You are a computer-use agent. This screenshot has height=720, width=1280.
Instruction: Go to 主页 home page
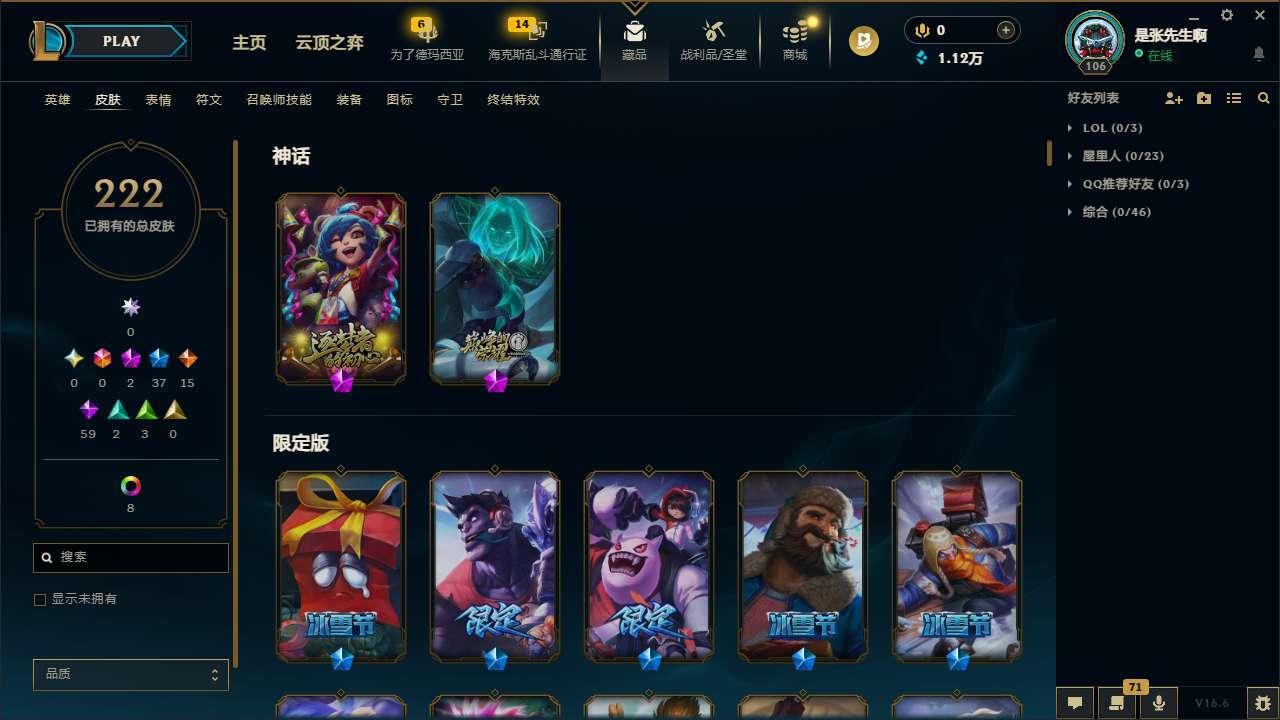click(248, 44)
